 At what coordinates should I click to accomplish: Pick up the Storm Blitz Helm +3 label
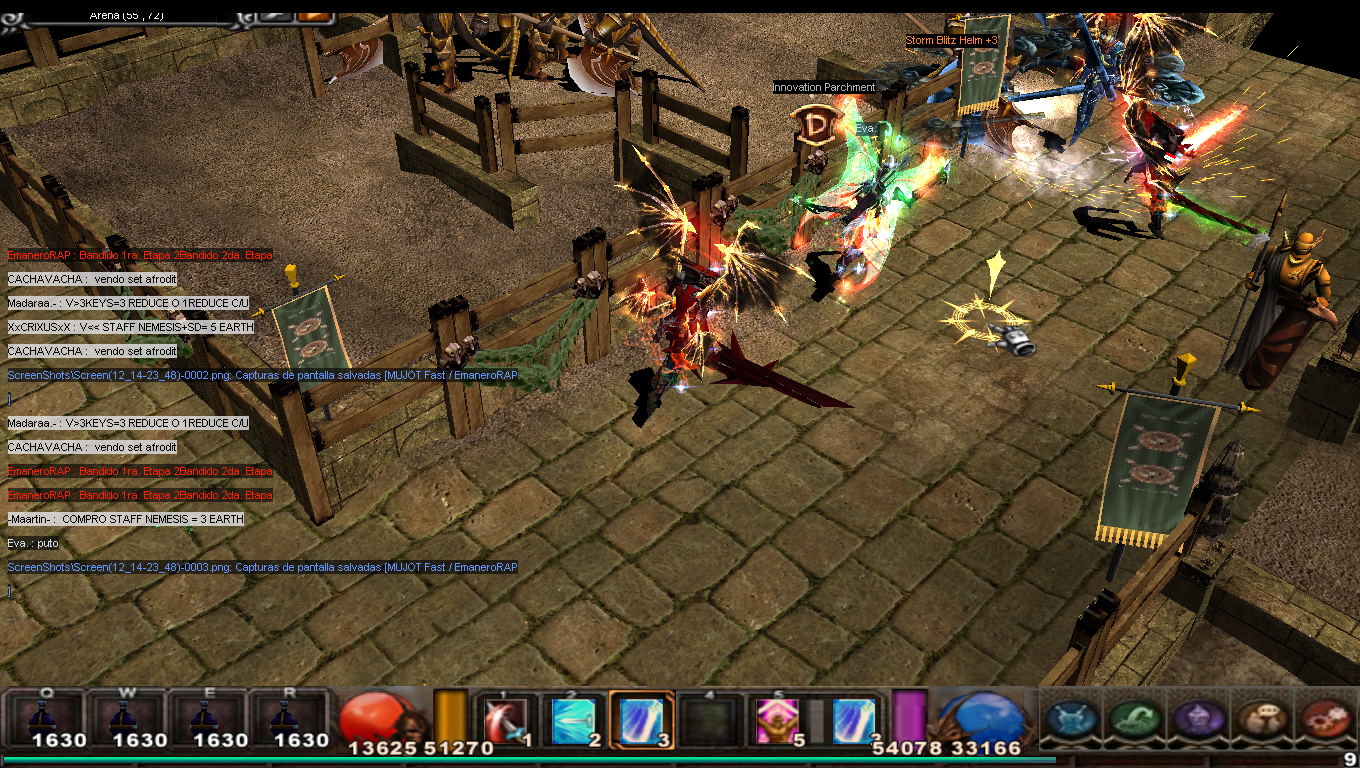951,41
